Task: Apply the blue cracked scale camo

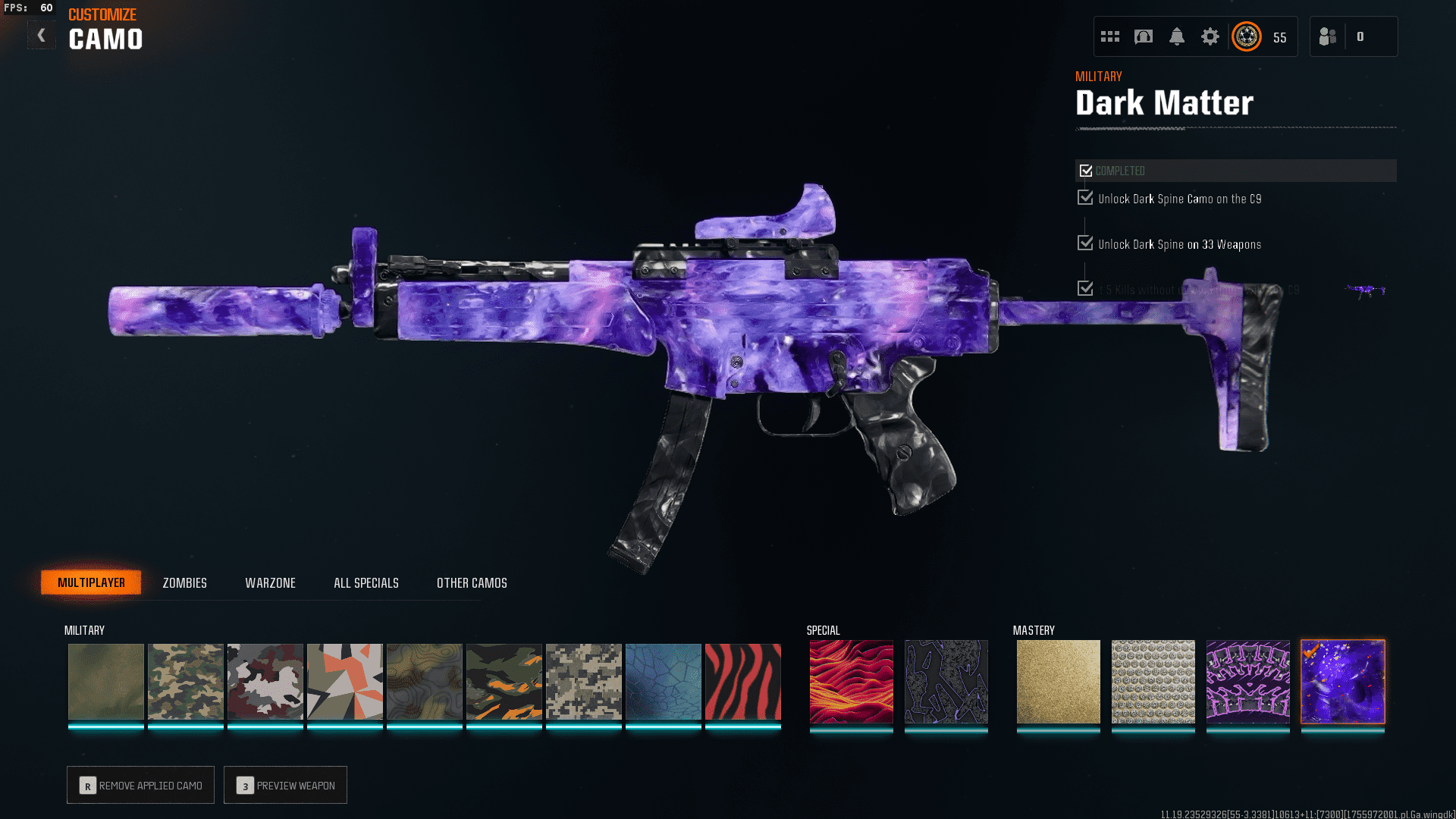Action: [664, 681]
